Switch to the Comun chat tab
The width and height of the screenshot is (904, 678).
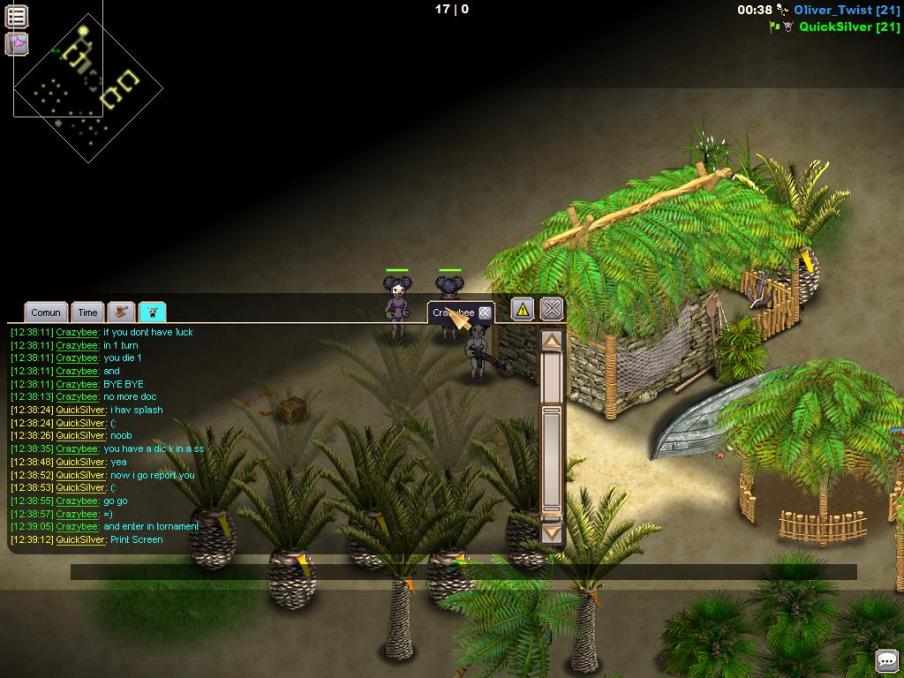(46, 313)
